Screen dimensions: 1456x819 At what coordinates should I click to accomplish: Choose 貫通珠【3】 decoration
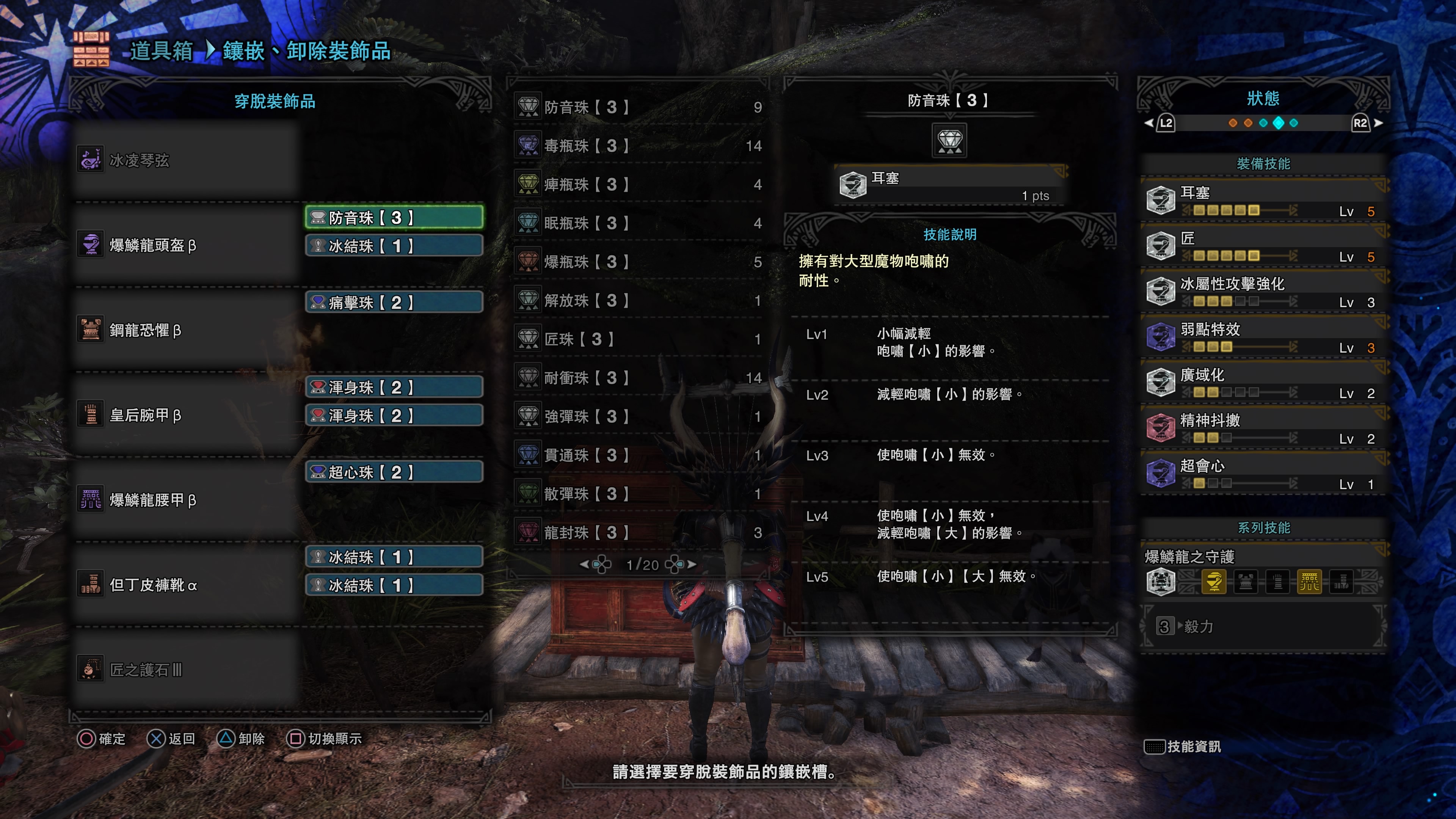[639, 455]
